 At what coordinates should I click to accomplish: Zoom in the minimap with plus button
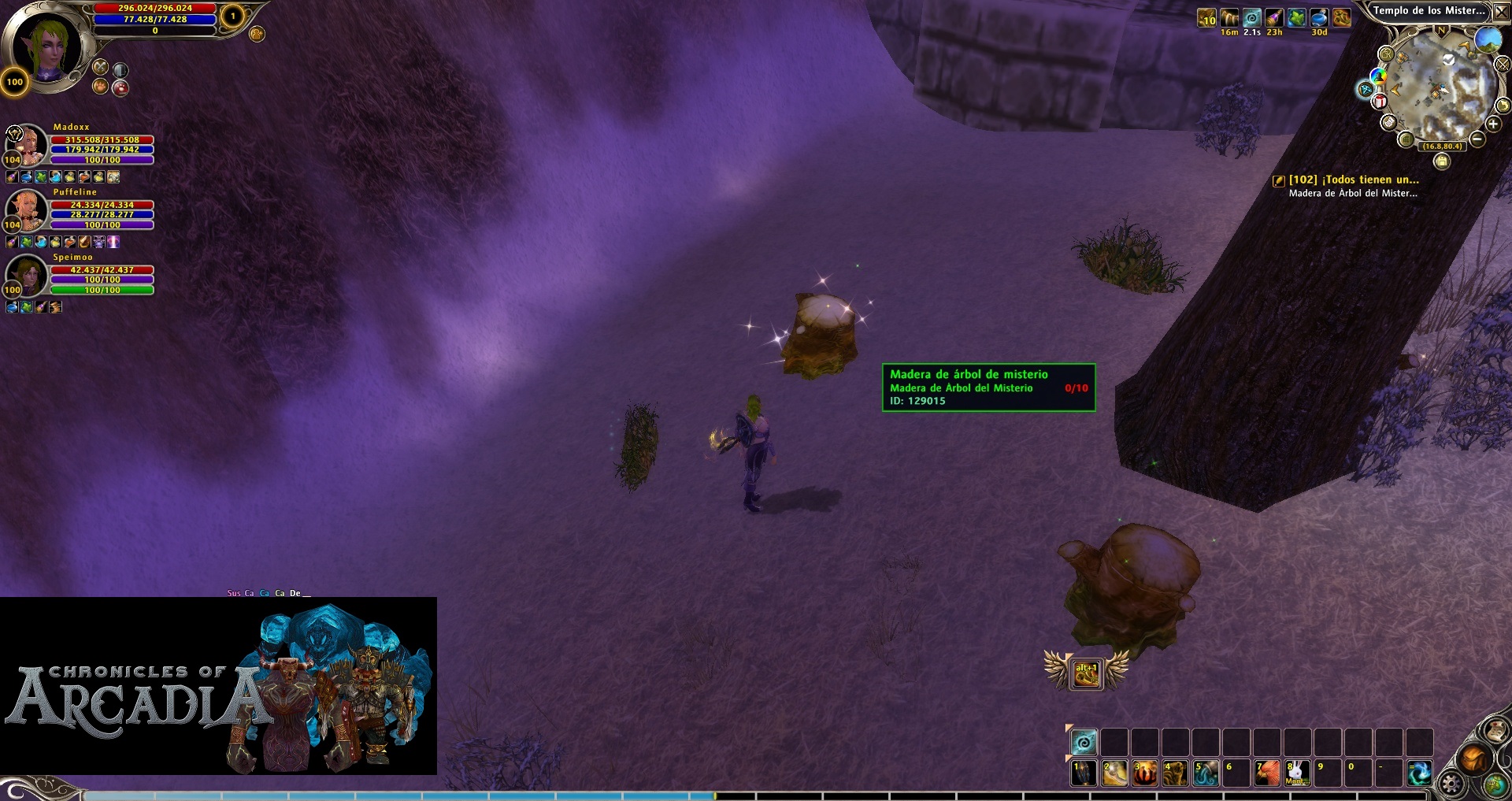(x=1493, y=124)
